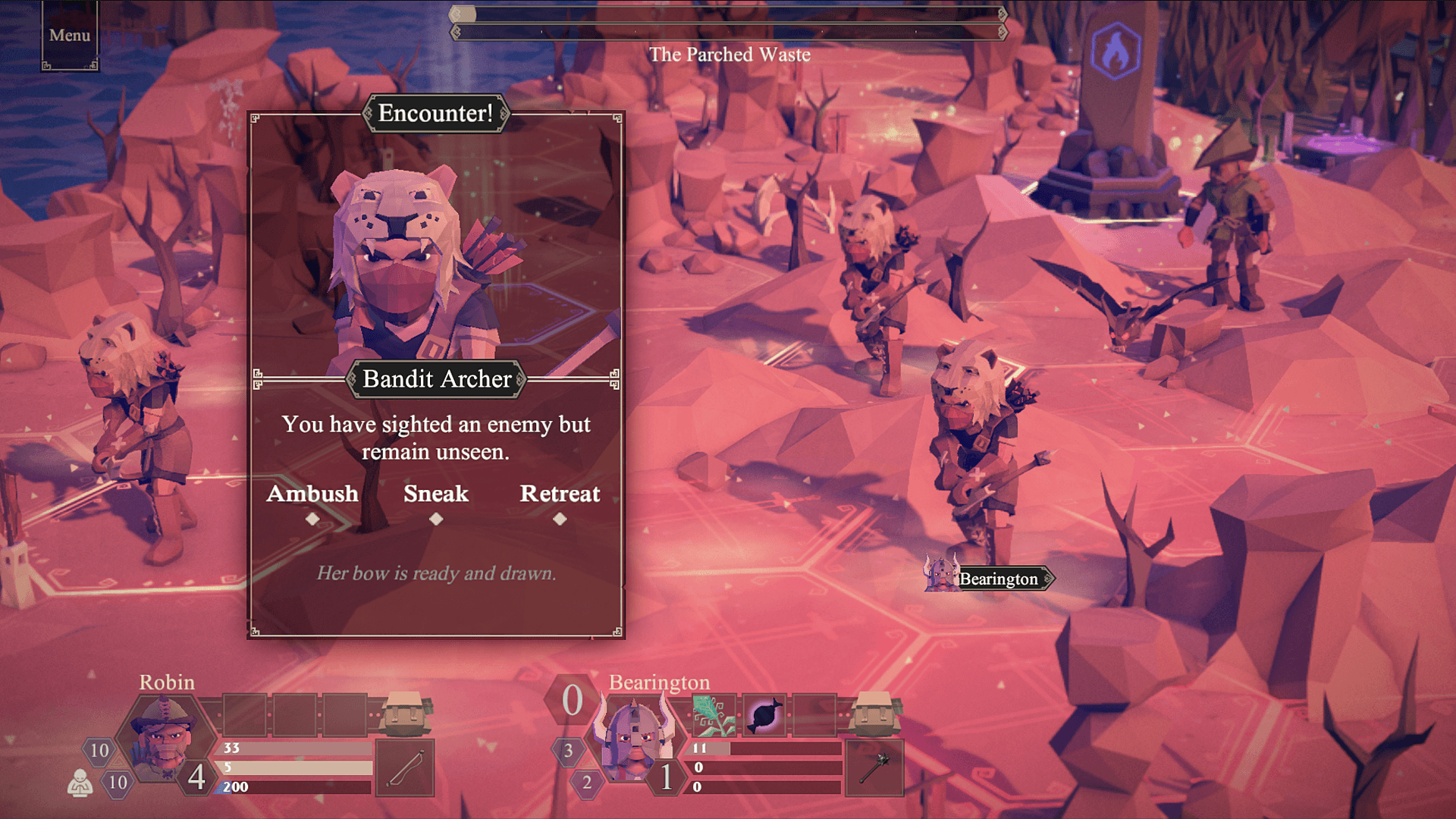Select Bearington's dark candy item slot
The width and height of the screenshot is (1456, 819).
(764, 715)
